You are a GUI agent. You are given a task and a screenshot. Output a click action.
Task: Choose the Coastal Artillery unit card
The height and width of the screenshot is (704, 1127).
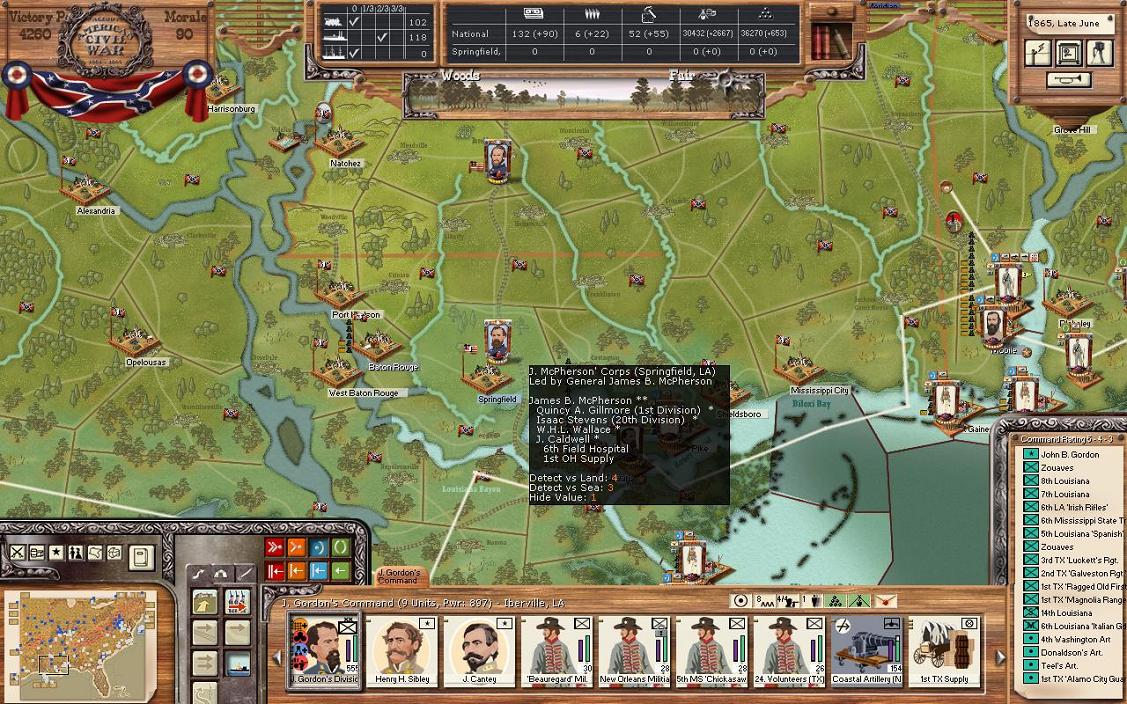[868, 649]
